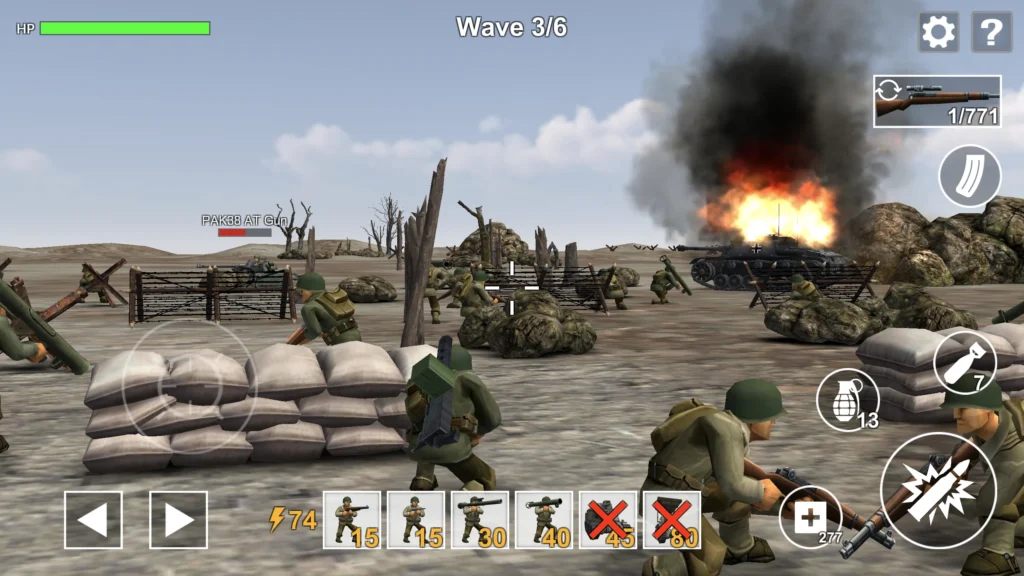Use the medkit heal button
This screenshot has width=1024, height=576.
pos(810,517)
